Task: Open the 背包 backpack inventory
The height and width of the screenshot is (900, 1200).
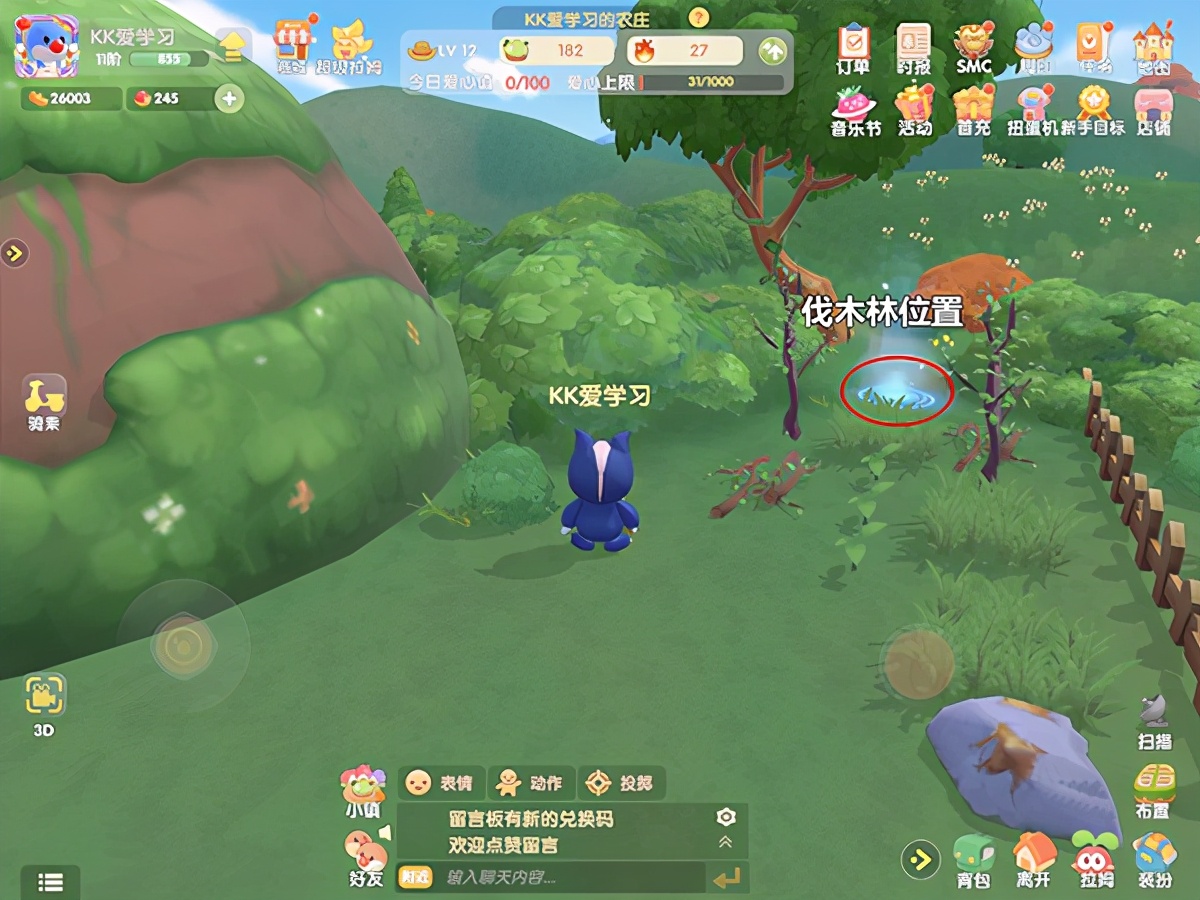Action: click(973, 859)
